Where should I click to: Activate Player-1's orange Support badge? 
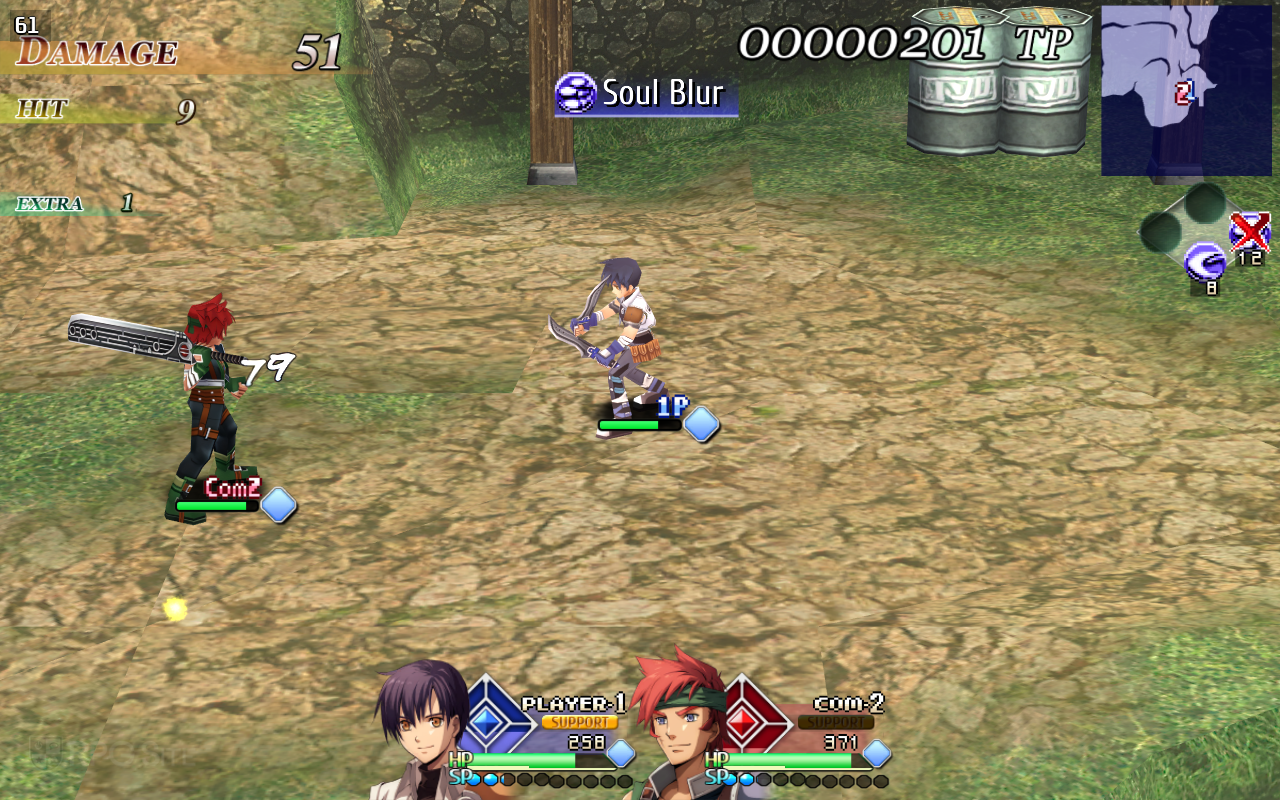[x=579, y=722]
